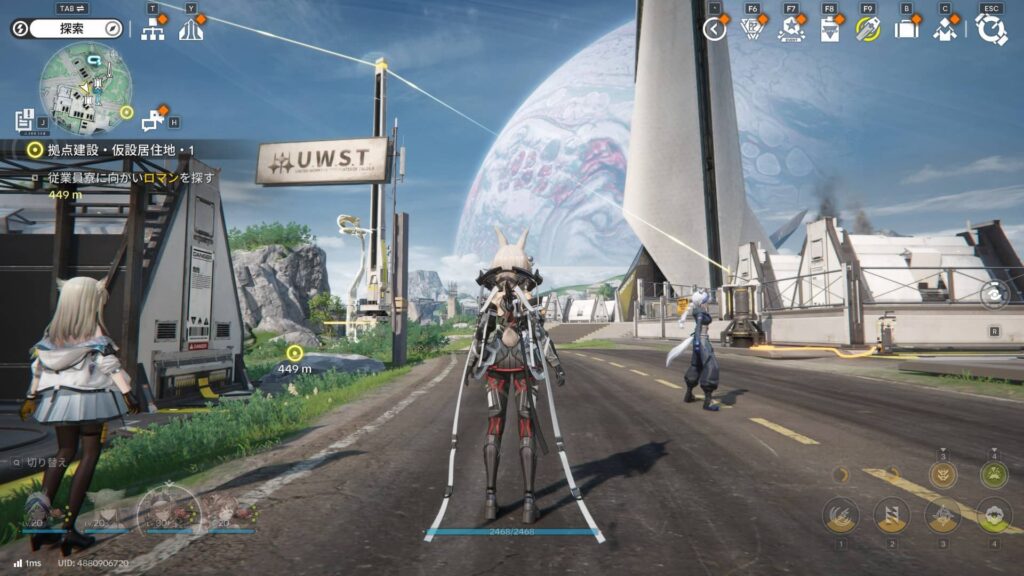Open the winged emblem pass icon

point(753,29)
